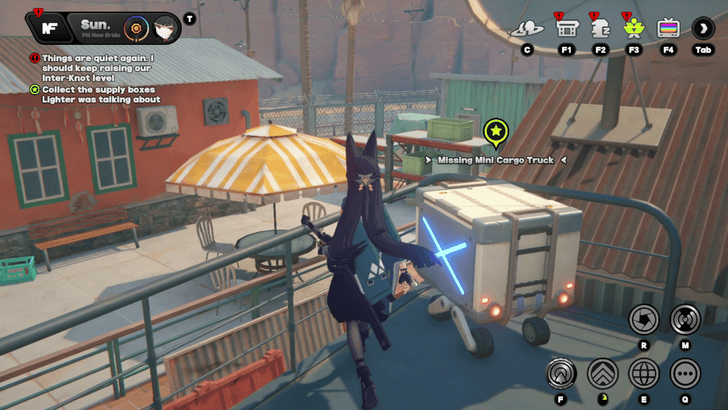Open the green winged figure icon

pos(634,27)
